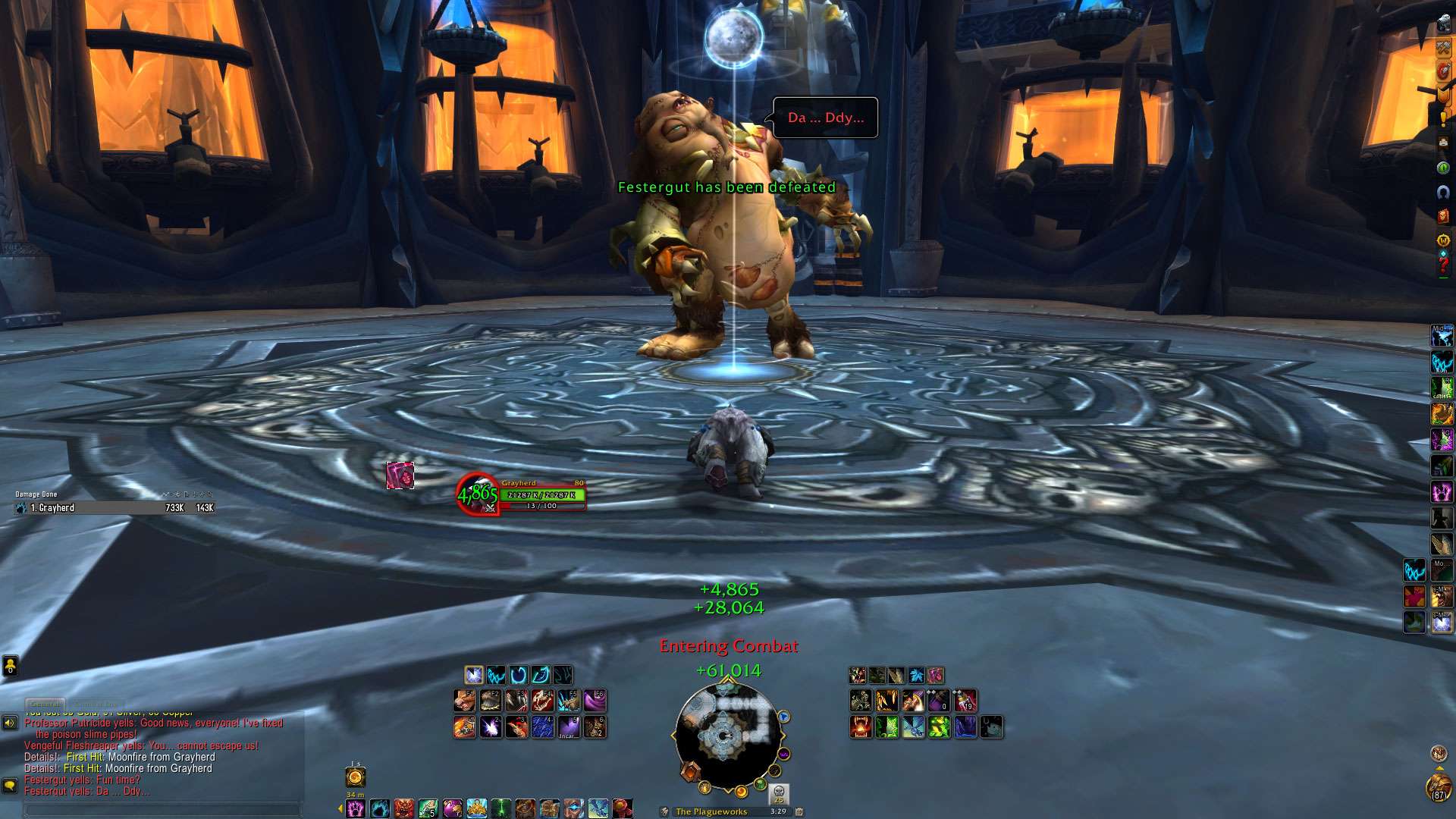Click the Grayherd player unit frame
The width and height of the screenshot is (1456, 819).
coord(541,494)
